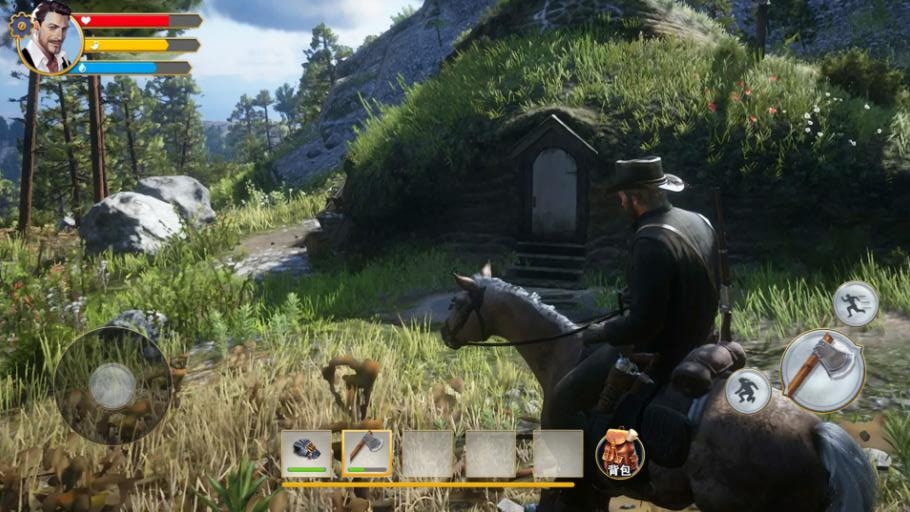Viewport: 910px width, 512px height.
Task: Tap the character portrait avatar
Action: point(51,39)
